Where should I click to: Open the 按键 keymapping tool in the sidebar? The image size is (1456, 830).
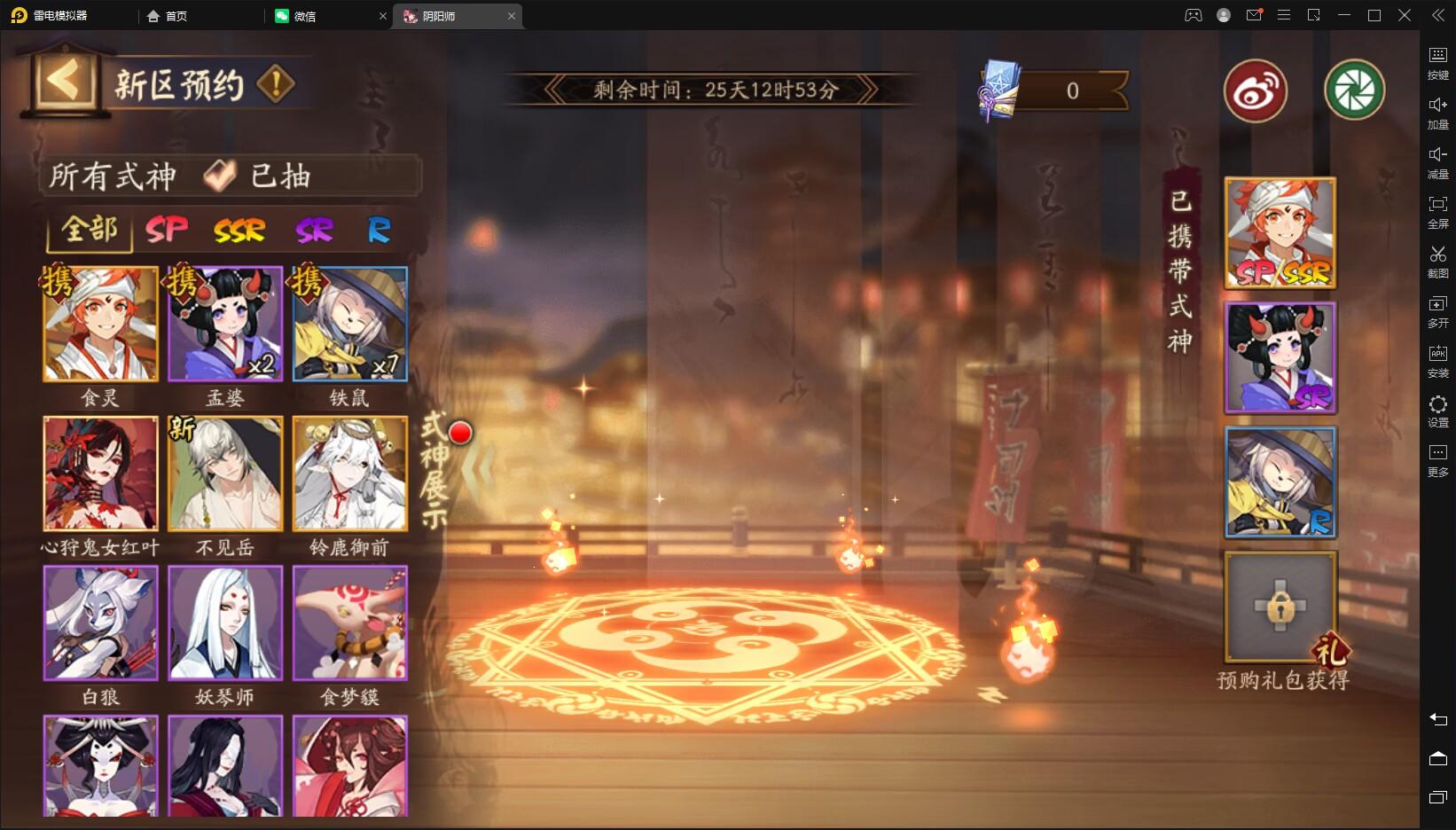[x=1438, y=56]
